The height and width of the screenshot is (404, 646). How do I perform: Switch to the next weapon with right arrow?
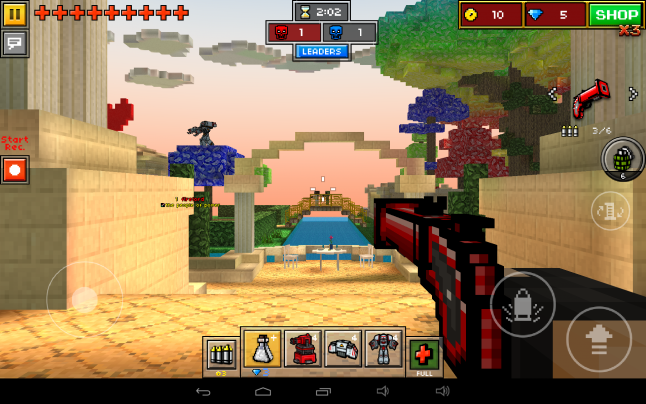point(632,94)
